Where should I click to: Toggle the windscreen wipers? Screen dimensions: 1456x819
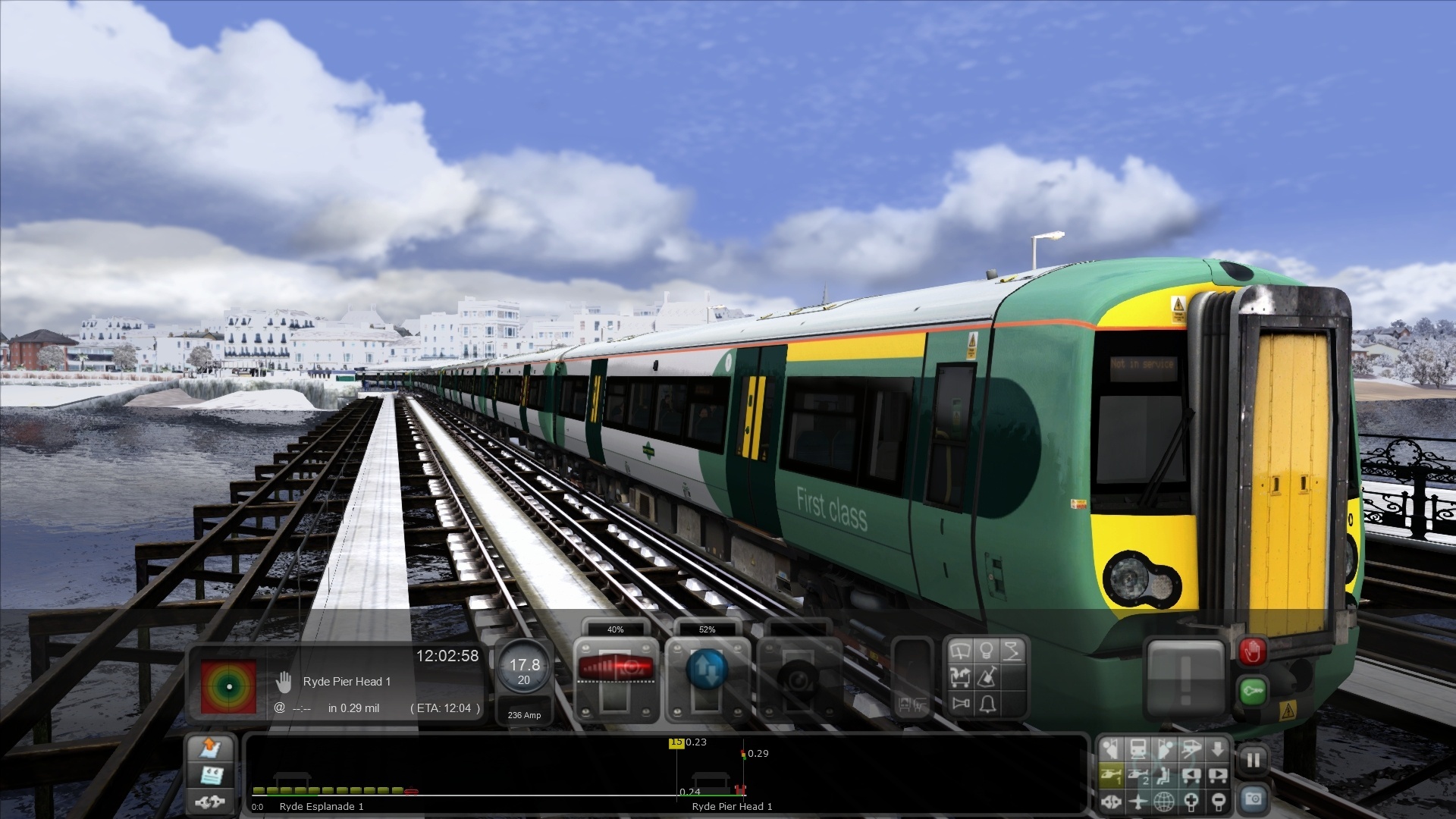962,652
